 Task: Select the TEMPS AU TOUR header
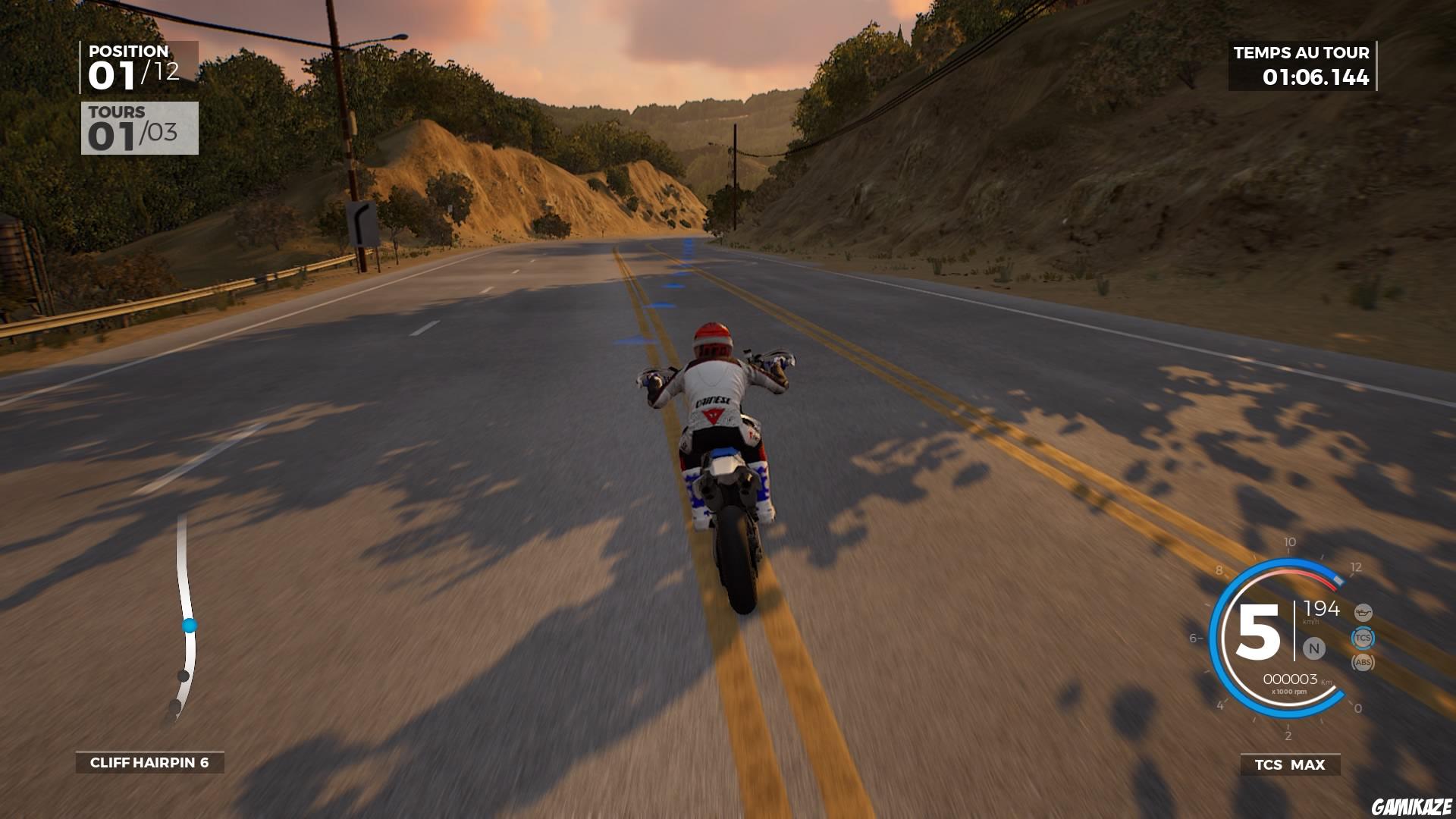pos(1301,53)
